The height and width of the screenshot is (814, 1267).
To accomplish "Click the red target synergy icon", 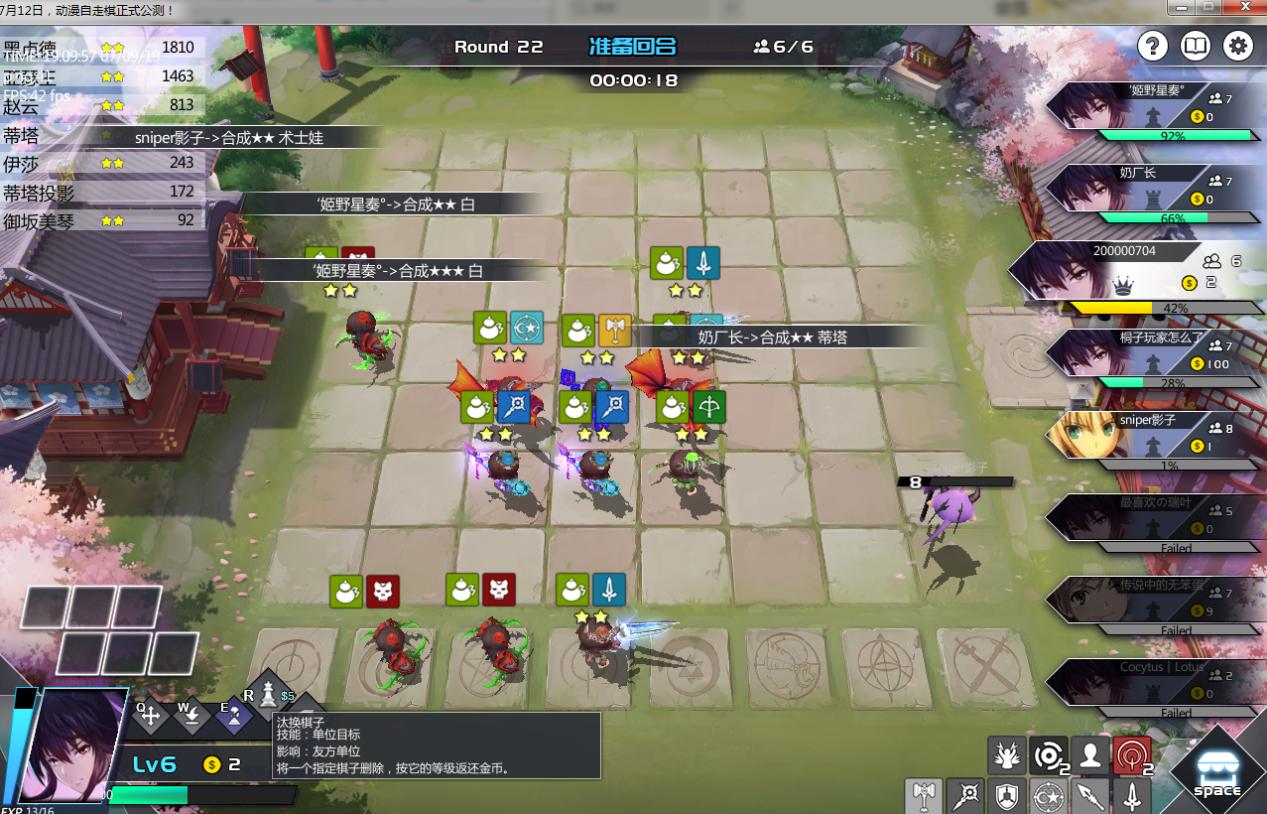I will (x=1132, y=756).
